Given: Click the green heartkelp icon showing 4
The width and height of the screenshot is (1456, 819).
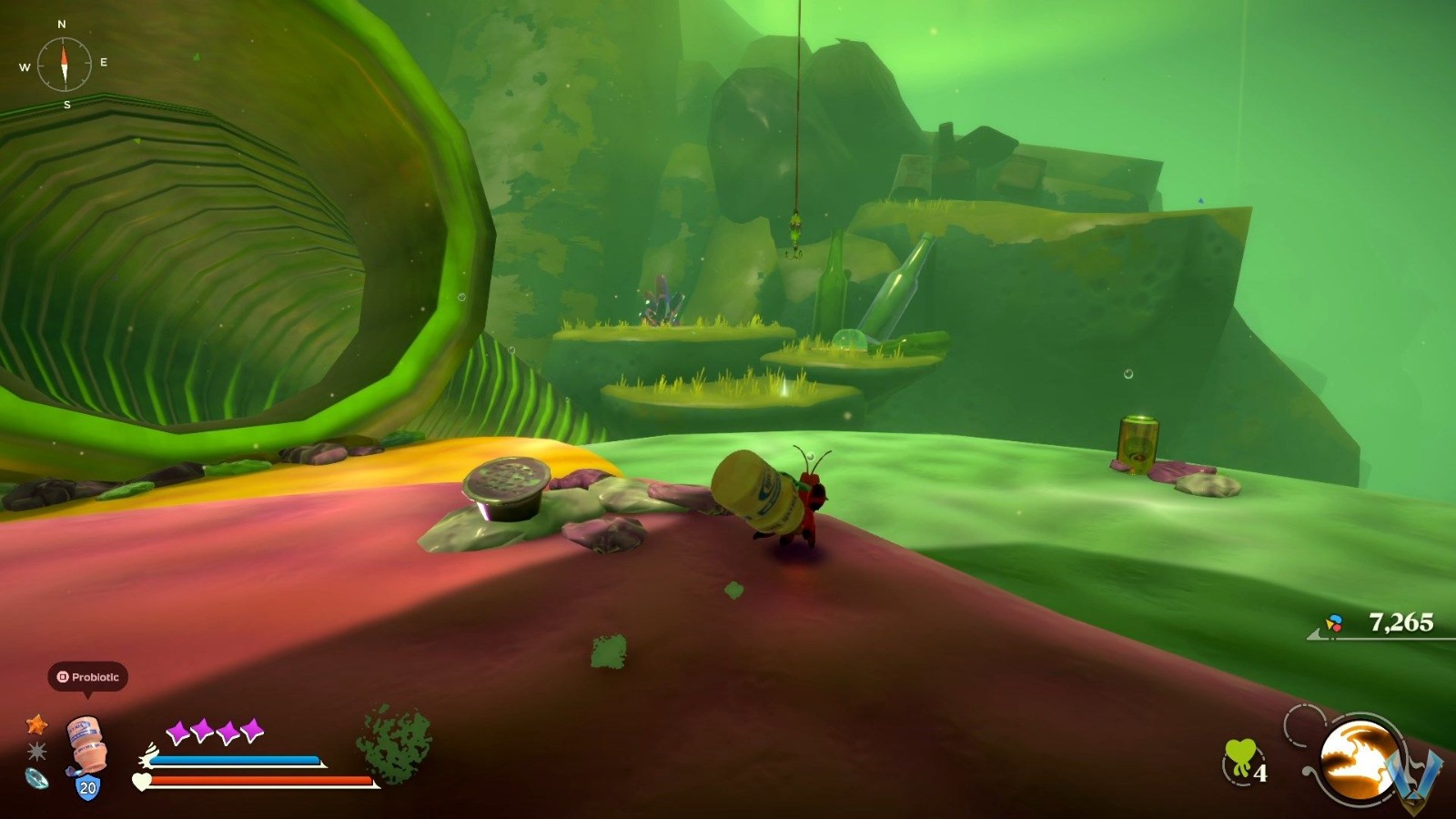Looking at the screenshot, I should [x=1240, y=756].
